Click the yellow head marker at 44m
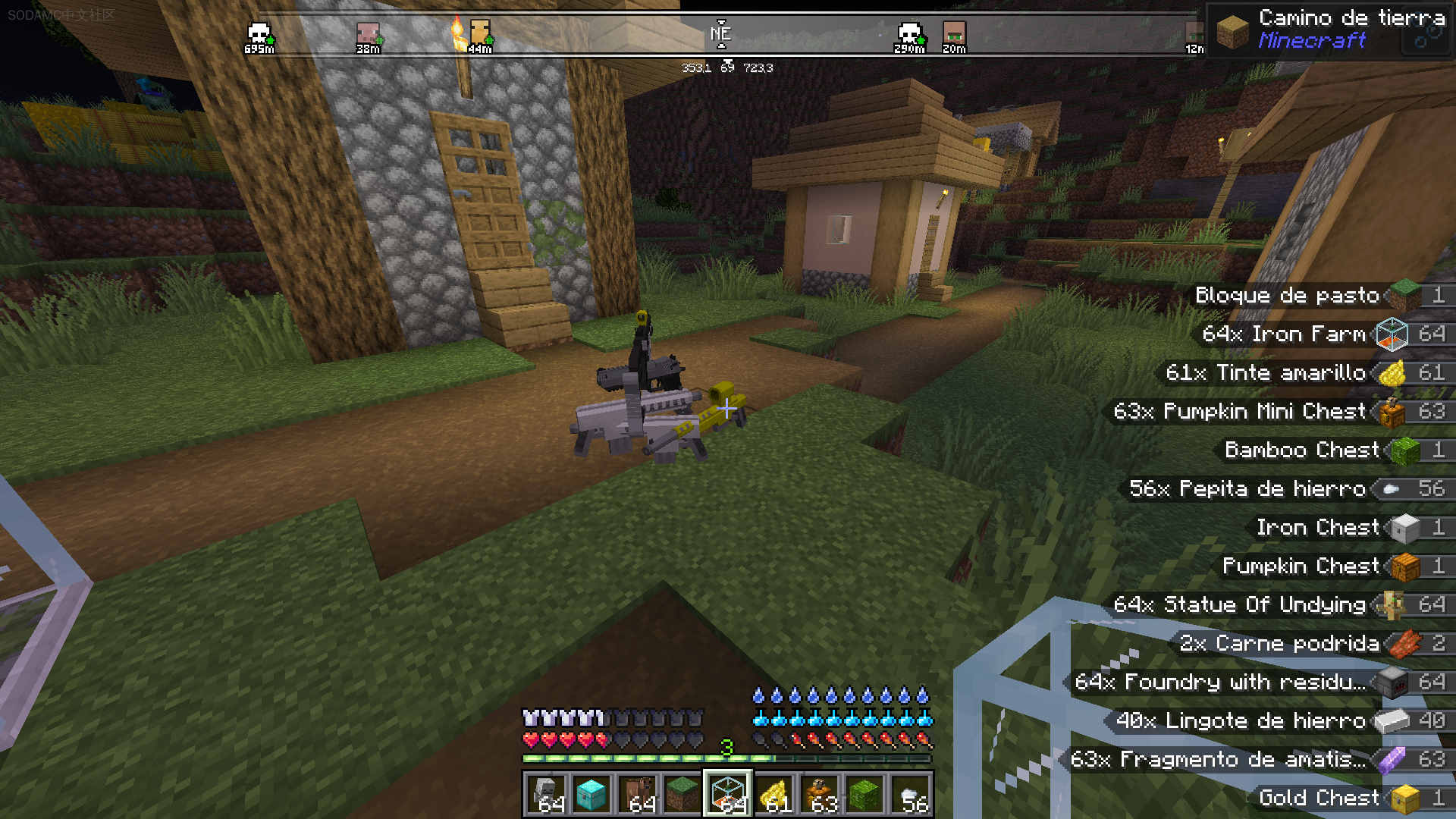 point(480,35)
